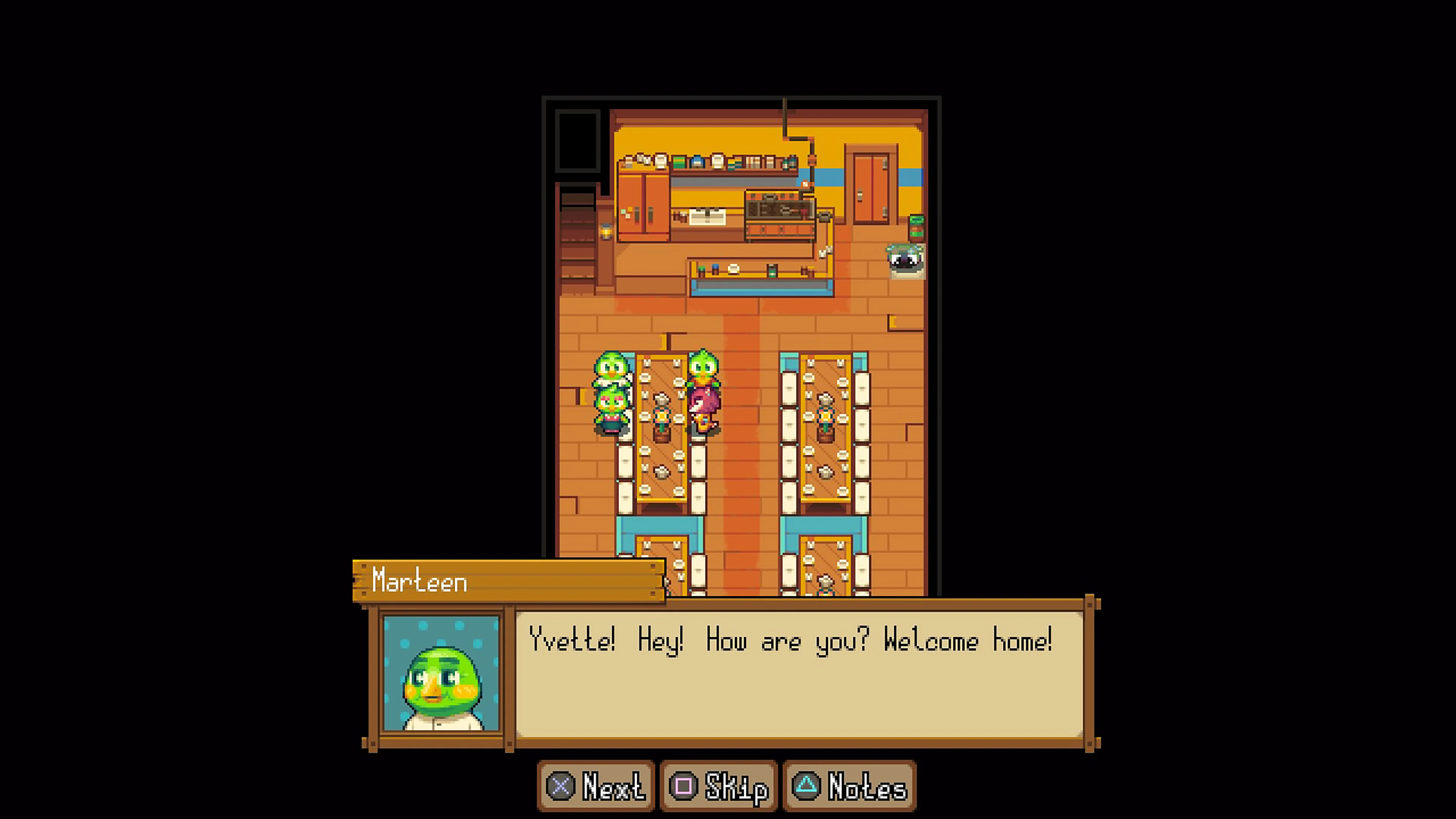
Task: Click the X Next button prompt
Action: (x=595, y=785)
